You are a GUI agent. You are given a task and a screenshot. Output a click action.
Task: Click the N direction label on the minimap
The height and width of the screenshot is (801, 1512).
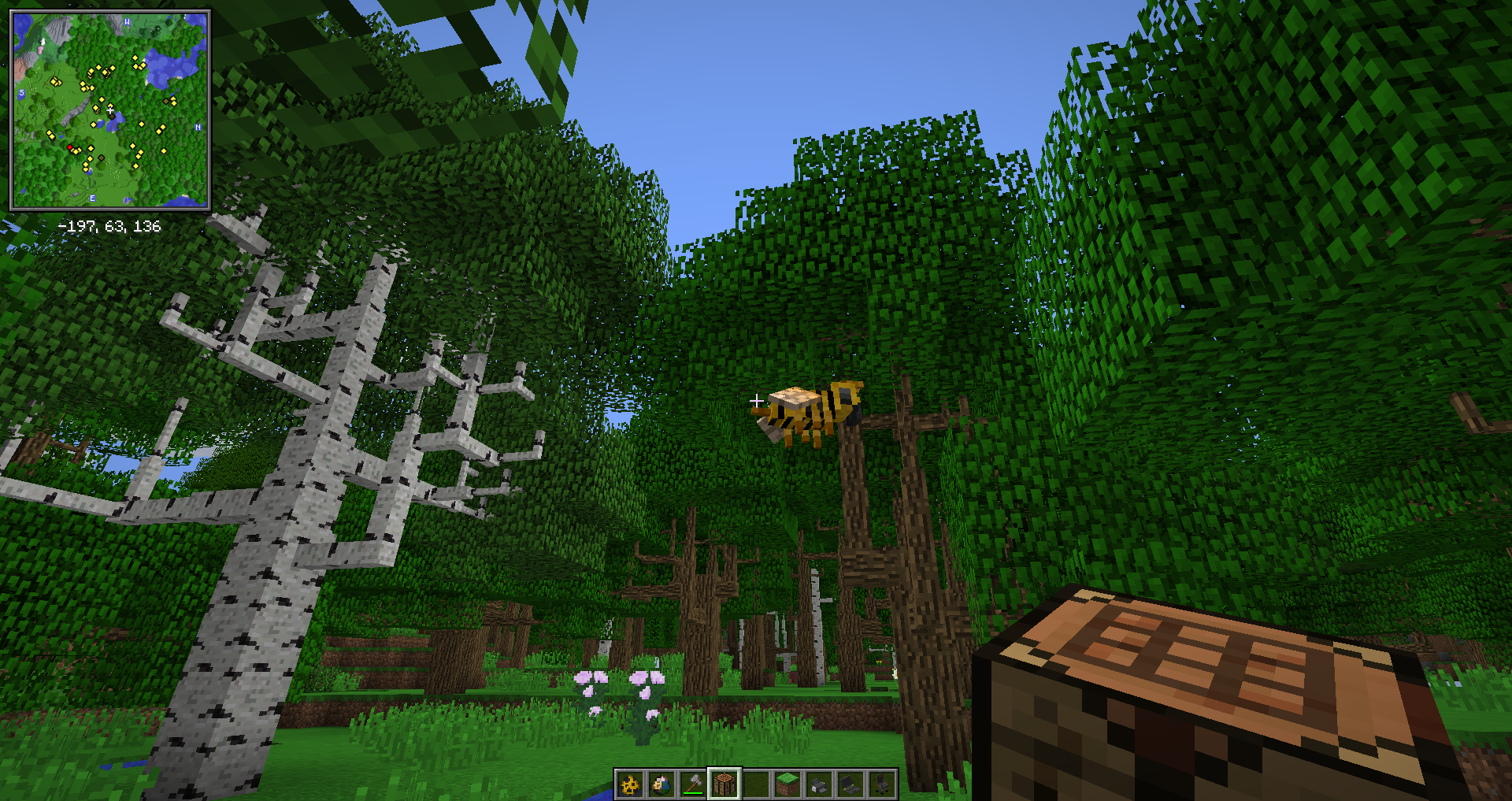pos(198,127)
